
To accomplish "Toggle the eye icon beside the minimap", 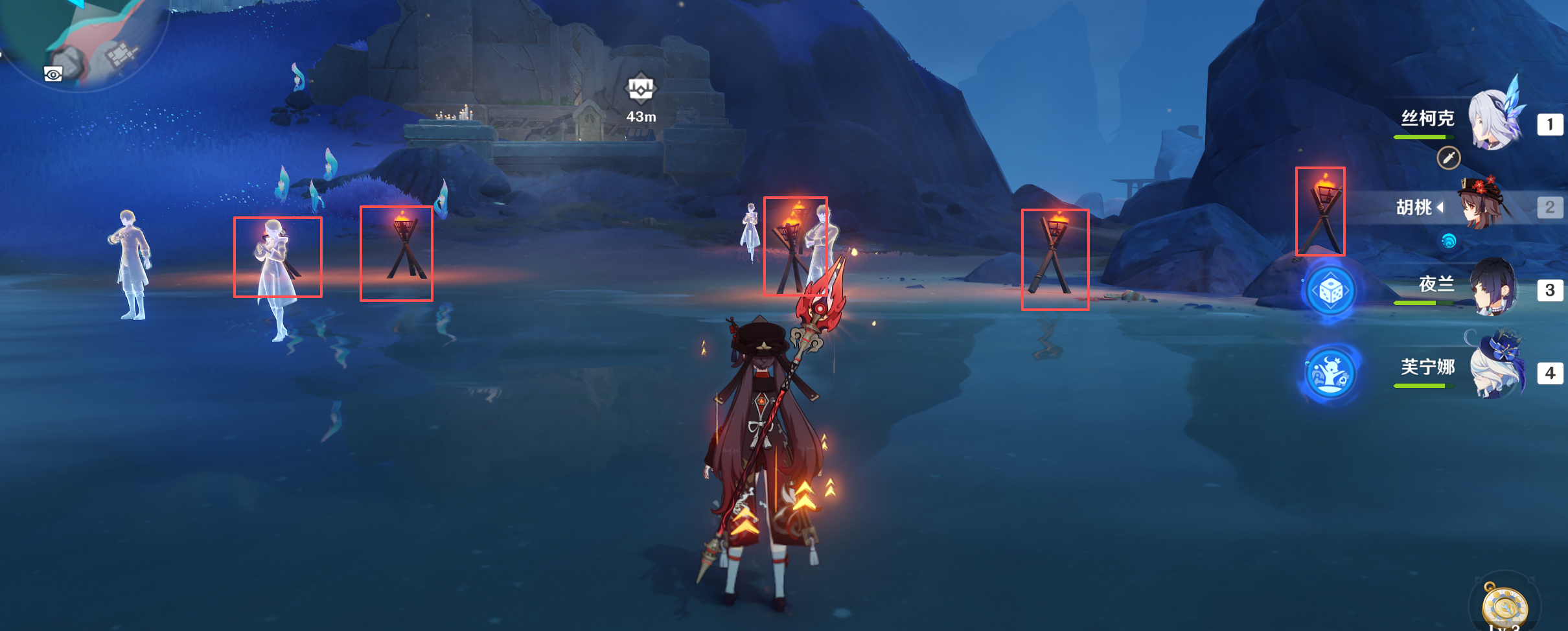I will [x=53, y=75].
